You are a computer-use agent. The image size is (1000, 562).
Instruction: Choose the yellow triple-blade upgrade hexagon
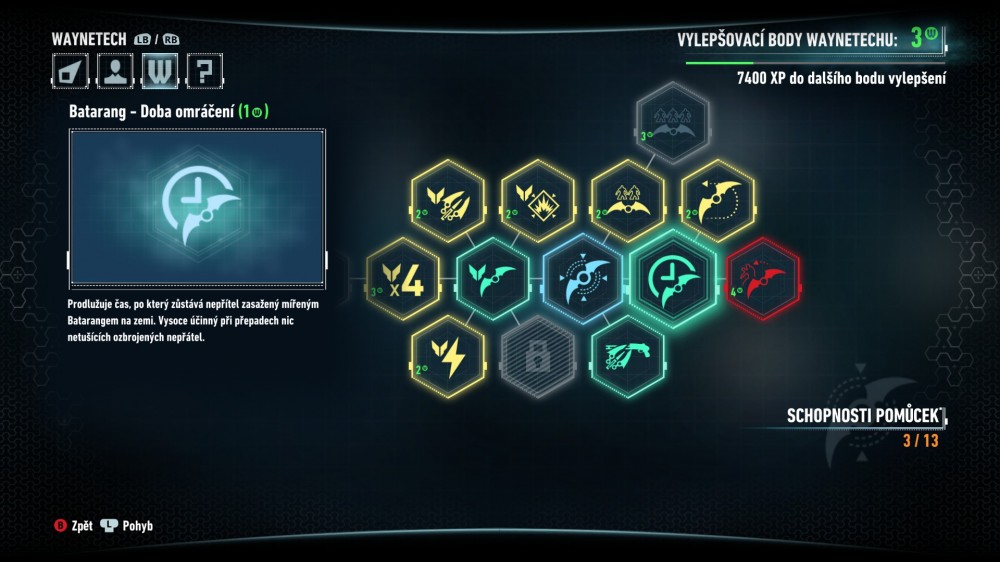click(447, 195)
